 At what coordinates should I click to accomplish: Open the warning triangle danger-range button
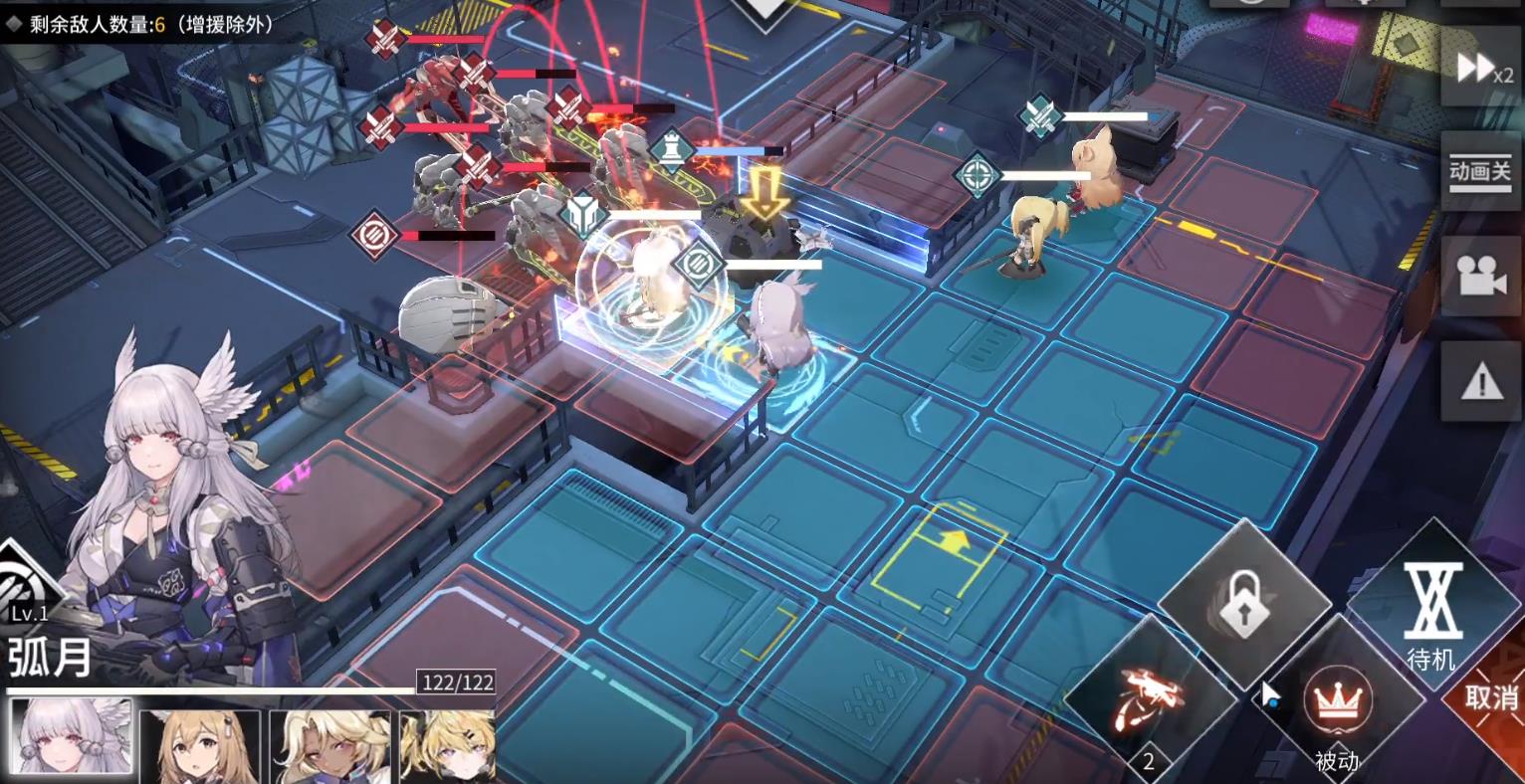1480,380
